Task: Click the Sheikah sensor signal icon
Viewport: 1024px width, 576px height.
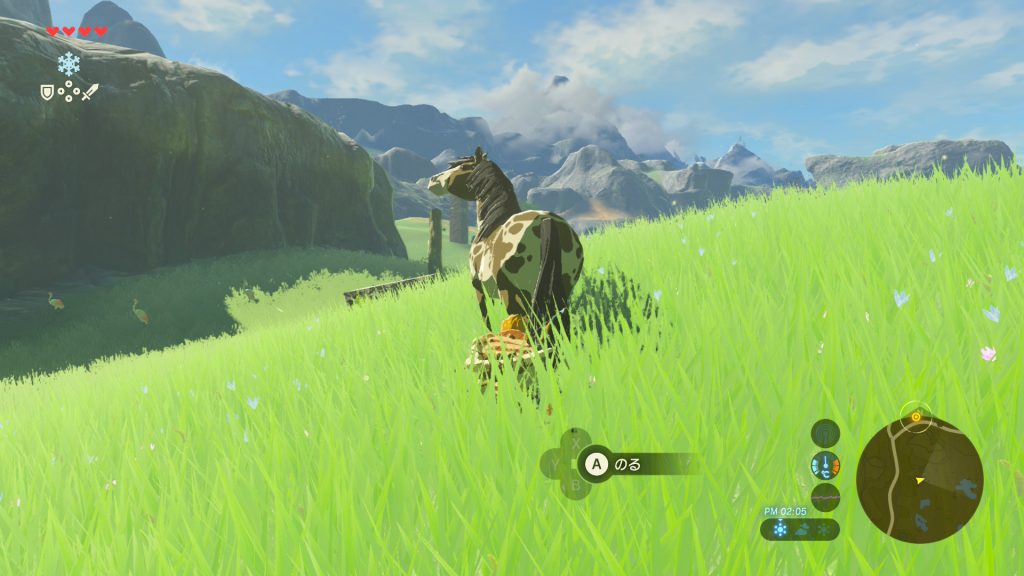Action: coord(825,434)
